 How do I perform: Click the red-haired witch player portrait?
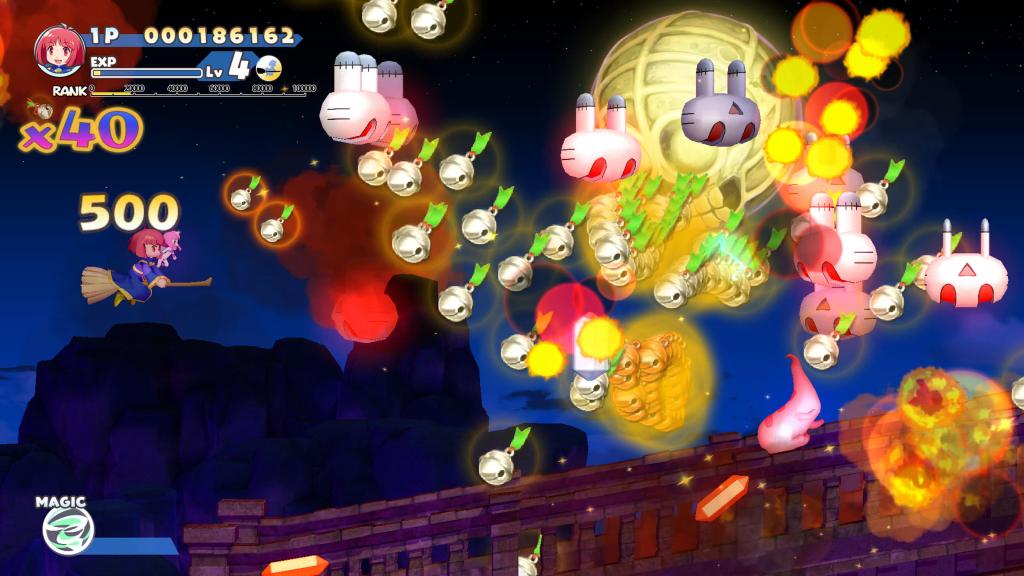pyautogui.click(x=59, y=52)
